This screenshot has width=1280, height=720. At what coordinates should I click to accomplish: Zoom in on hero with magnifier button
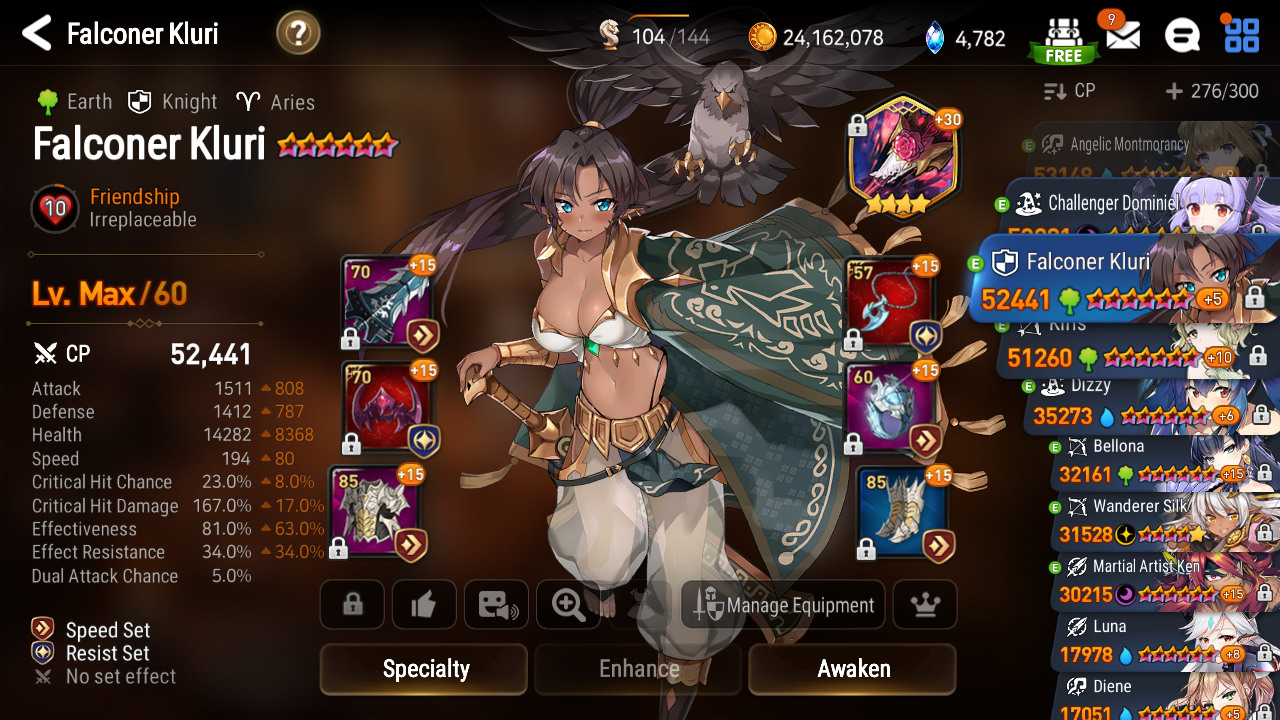coord(568,605)
